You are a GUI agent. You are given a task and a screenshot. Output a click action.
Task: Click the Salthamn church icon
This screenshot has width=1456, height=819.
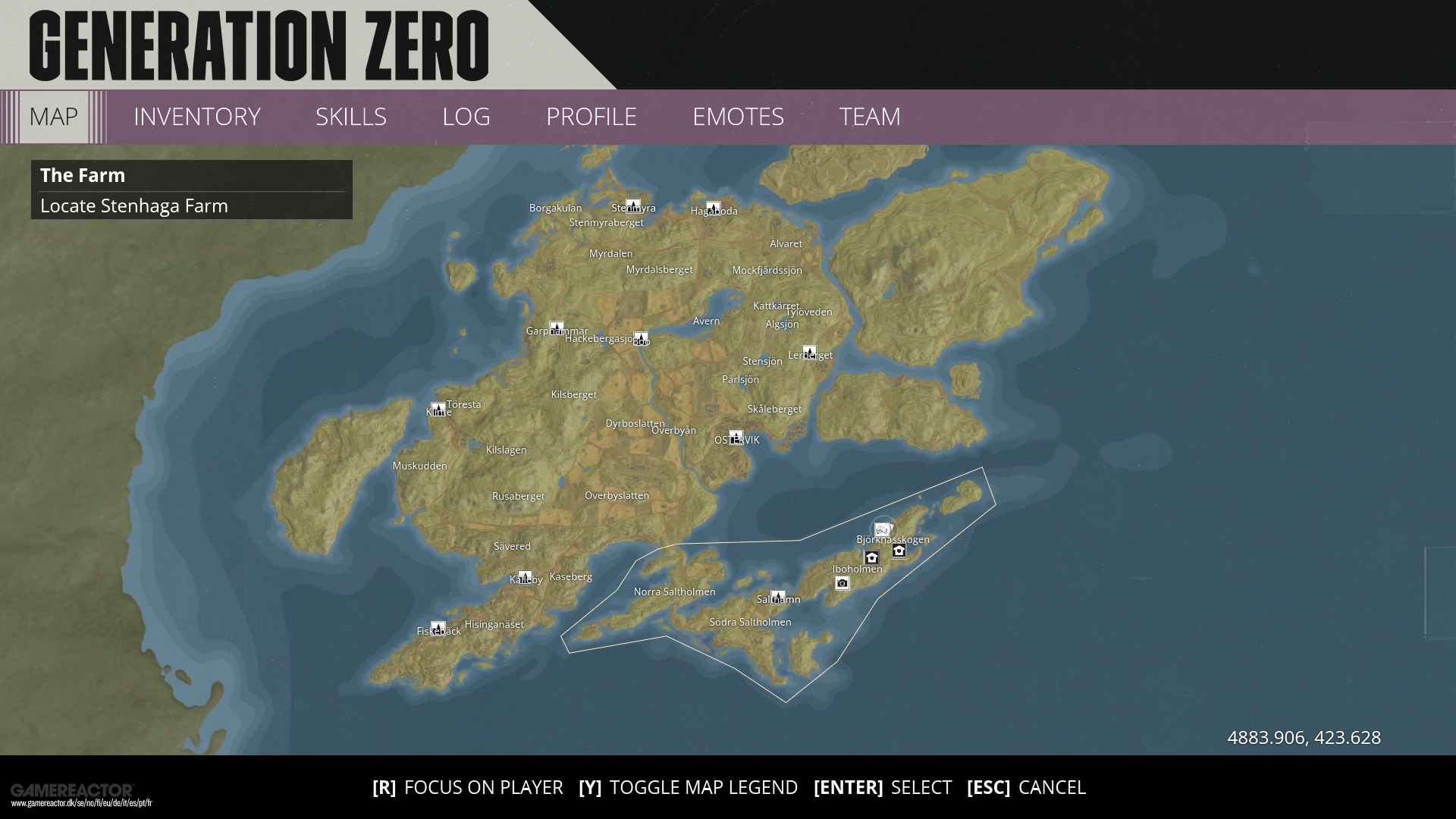[777, 595]
